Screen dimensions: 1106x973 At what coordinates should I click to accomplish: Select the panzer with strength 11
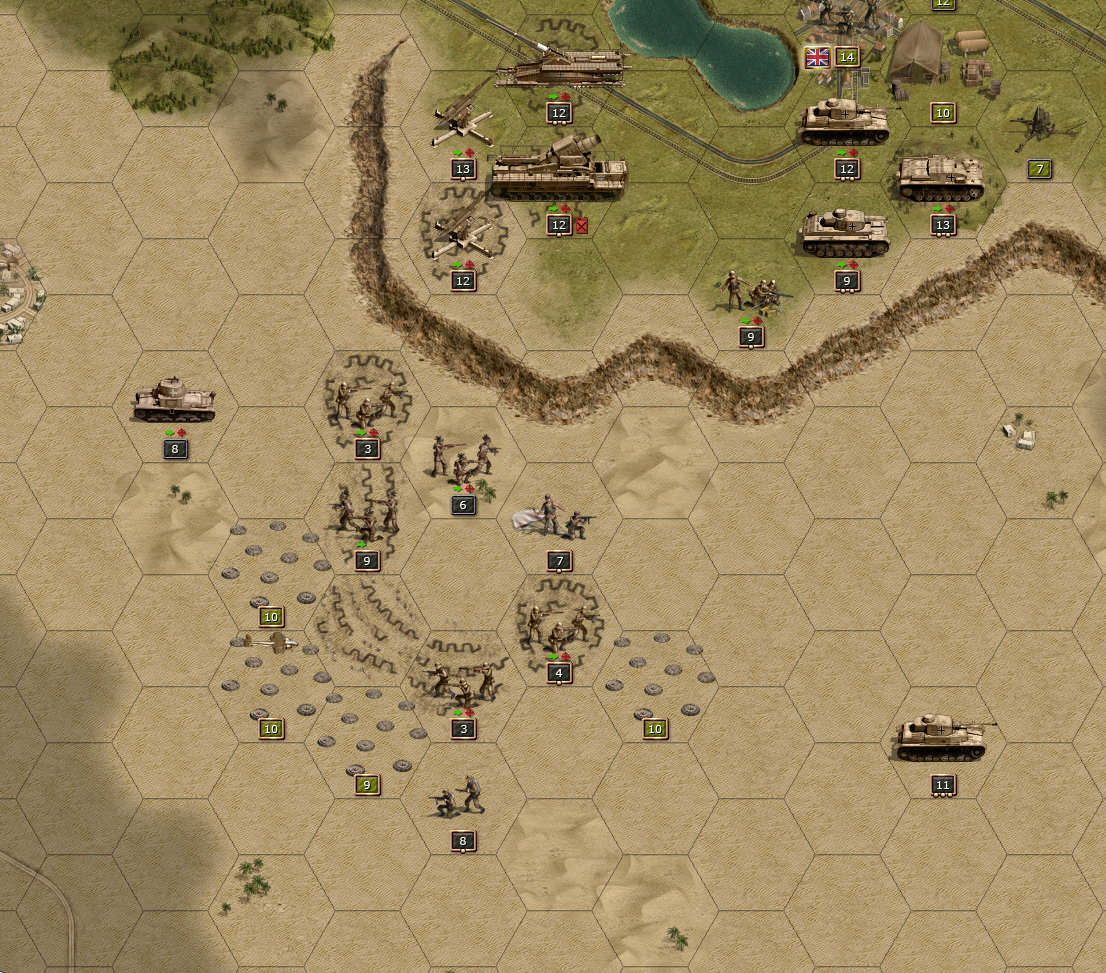point(941,738)
